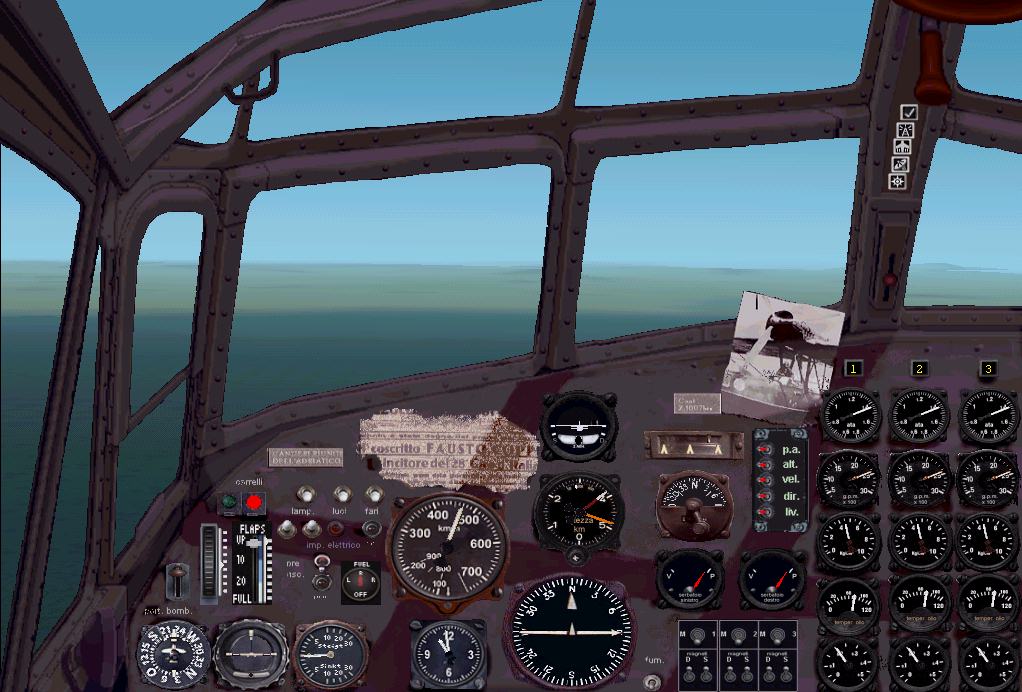Open the GPS satellite dish icon
The width and height of the screenshot is (1022, 692).
900,164
